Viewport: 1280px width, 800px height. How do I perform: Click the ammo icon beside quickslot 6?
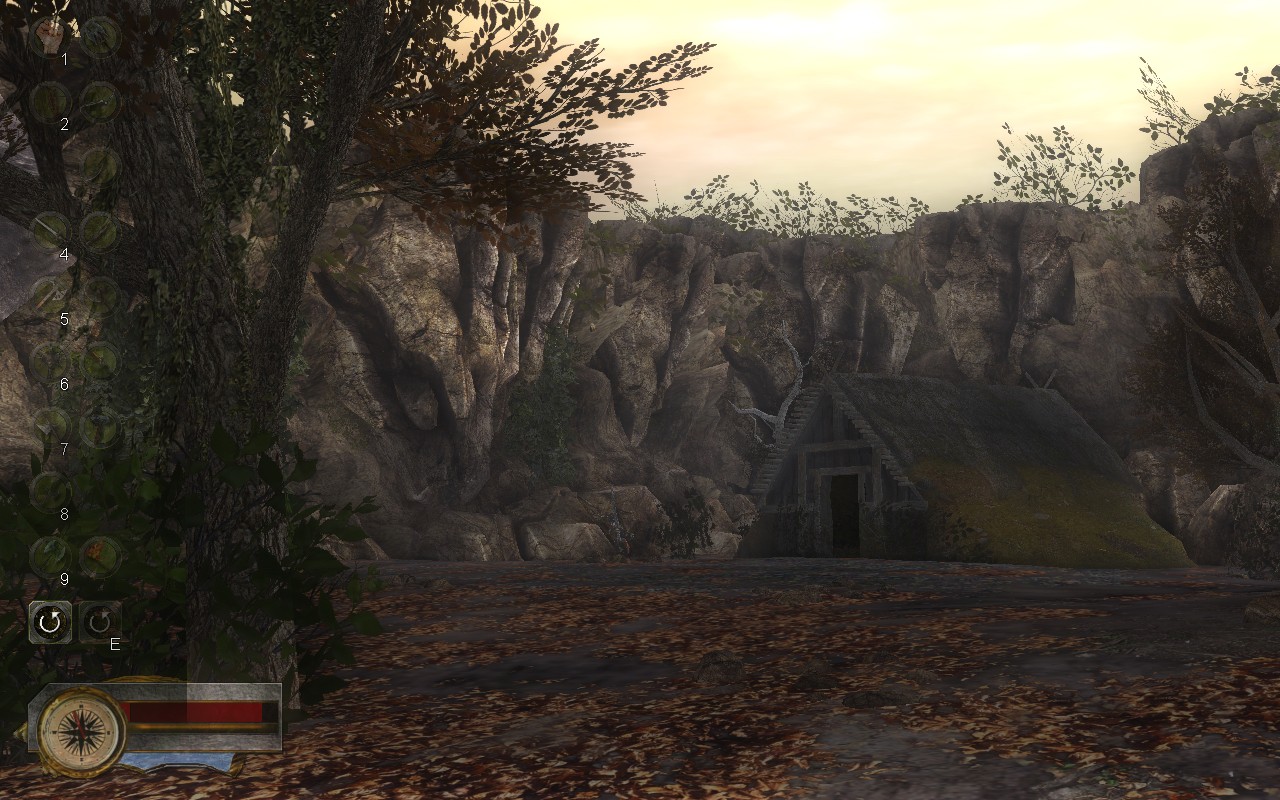point(98,361)
